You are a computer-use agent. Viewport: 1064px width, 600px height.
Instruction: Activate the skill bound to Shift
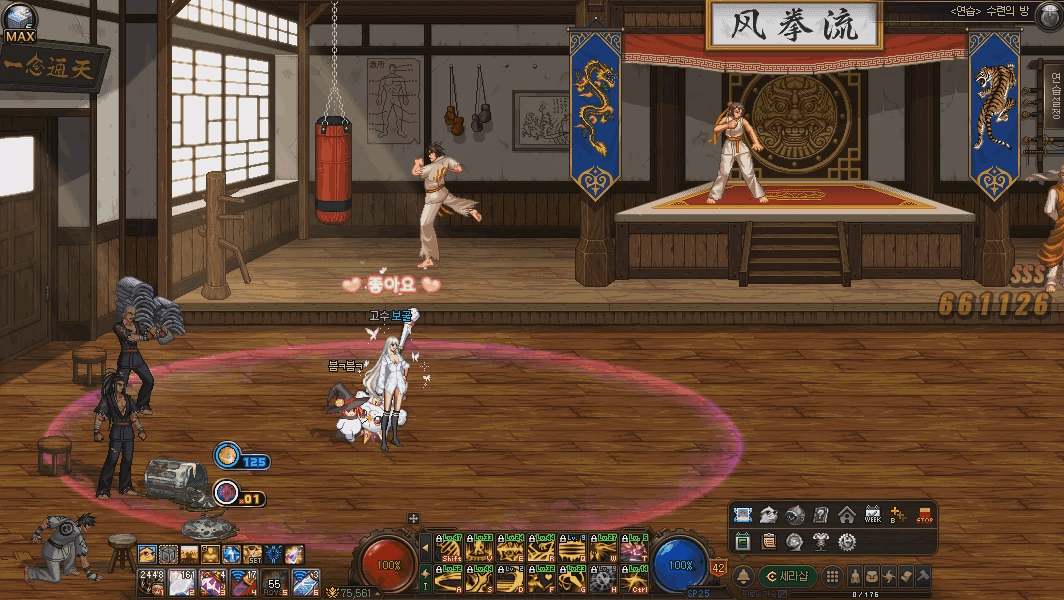[450, 548]
